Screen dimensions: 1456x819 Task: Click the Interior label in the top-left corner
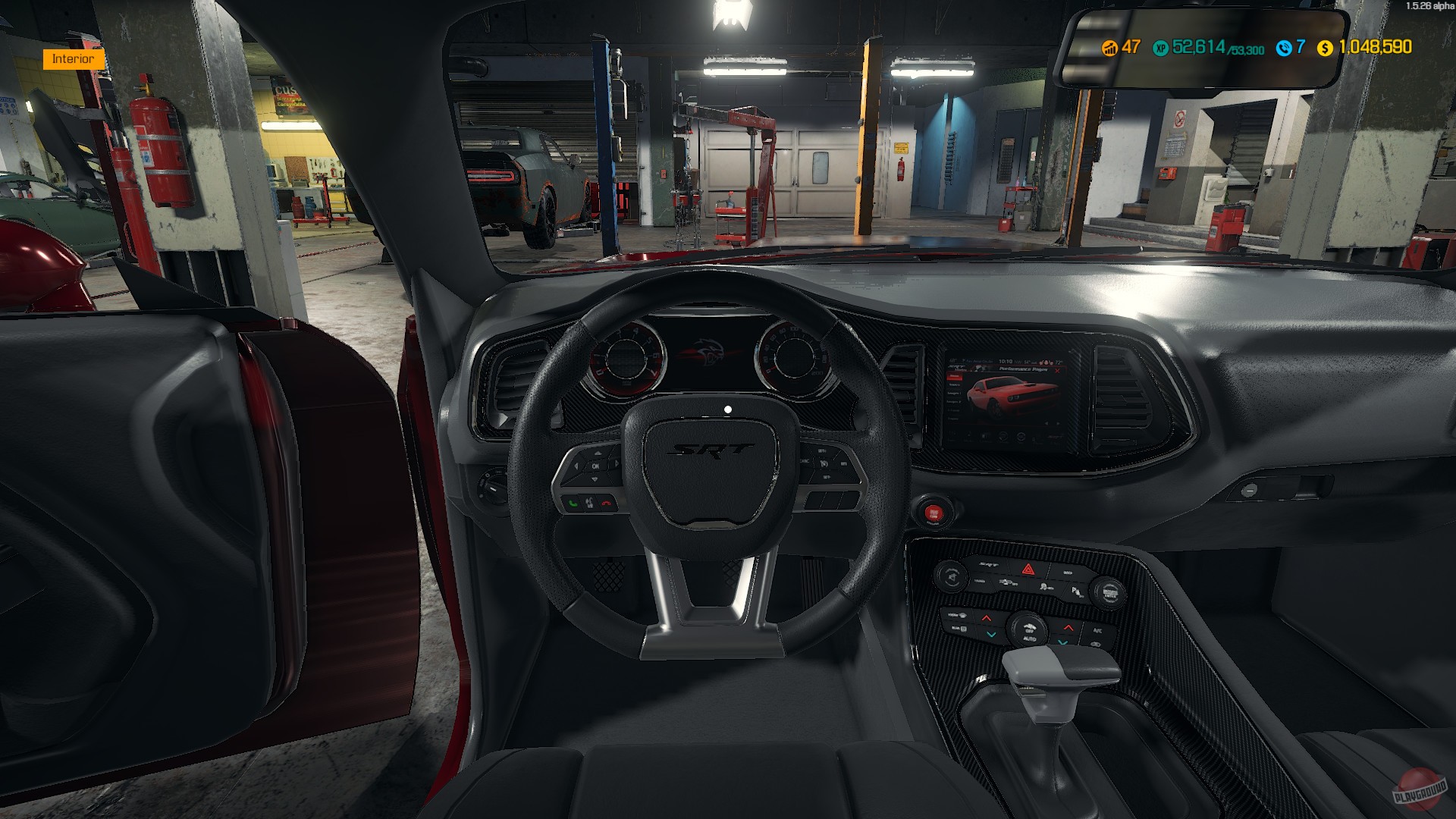[72, 58]
